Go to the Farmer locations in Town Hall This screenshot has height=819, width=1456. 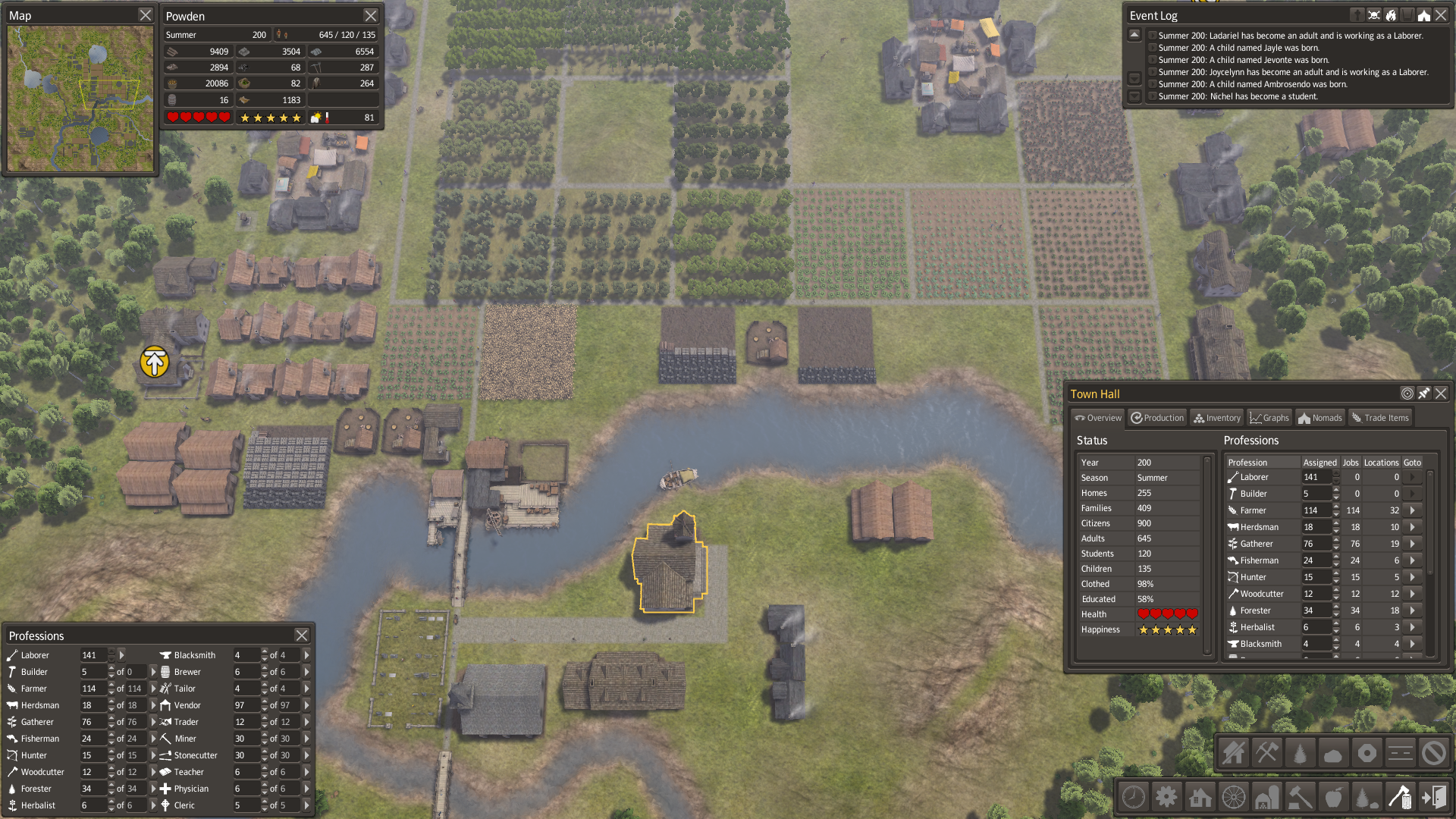coord(1412,510)
